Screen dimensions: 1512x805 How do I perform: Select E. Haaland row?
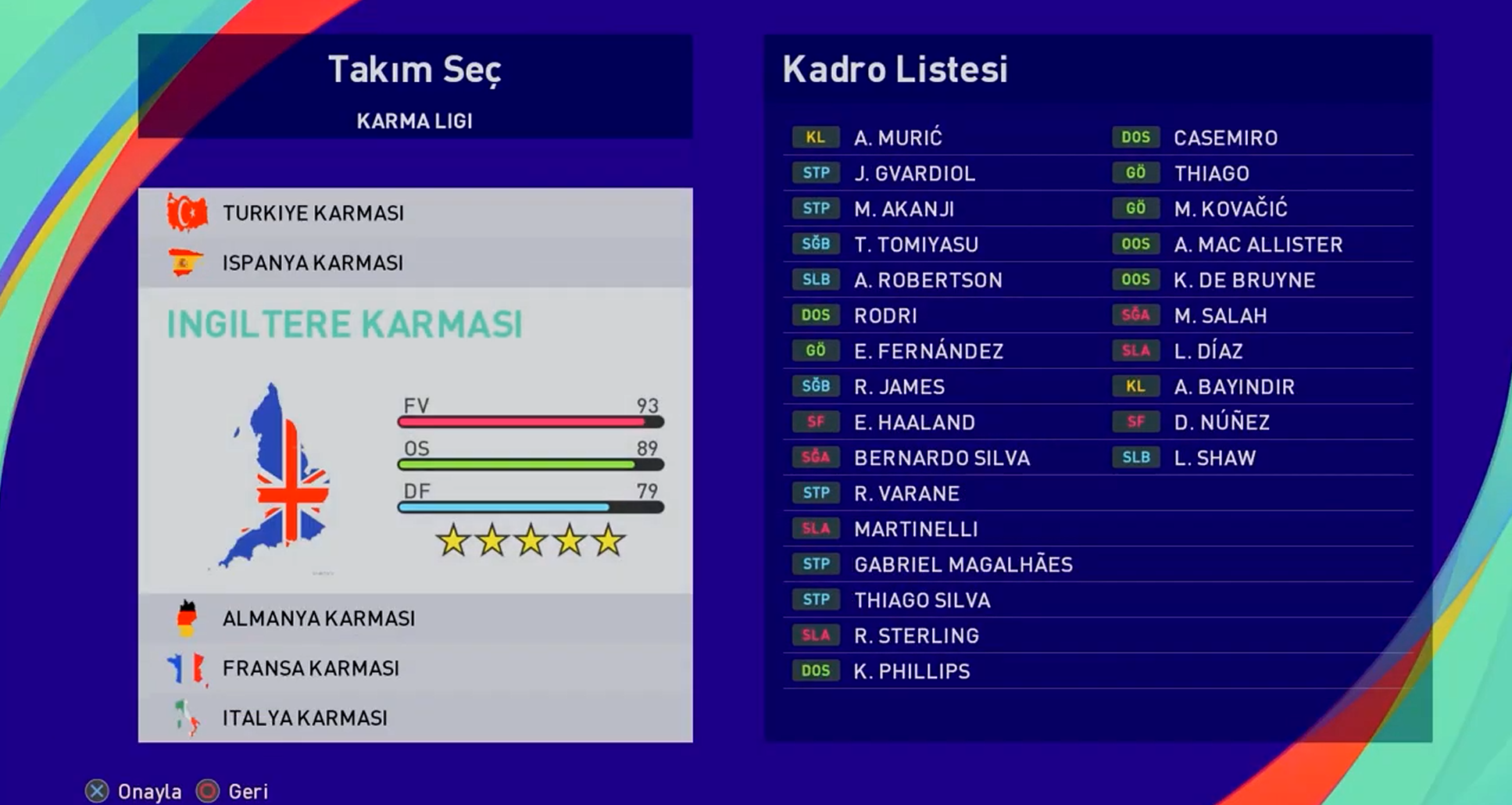click(x=914, y=423)
